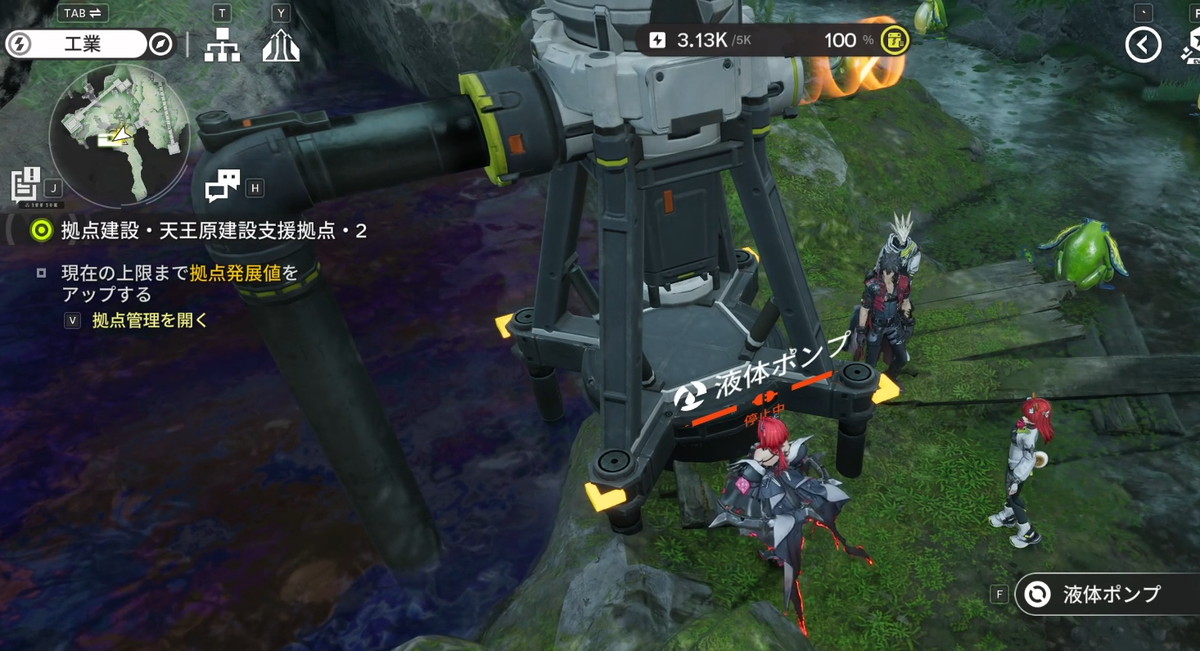
Task: Click the left-arrow collapse button
Action: [1143, 44]
